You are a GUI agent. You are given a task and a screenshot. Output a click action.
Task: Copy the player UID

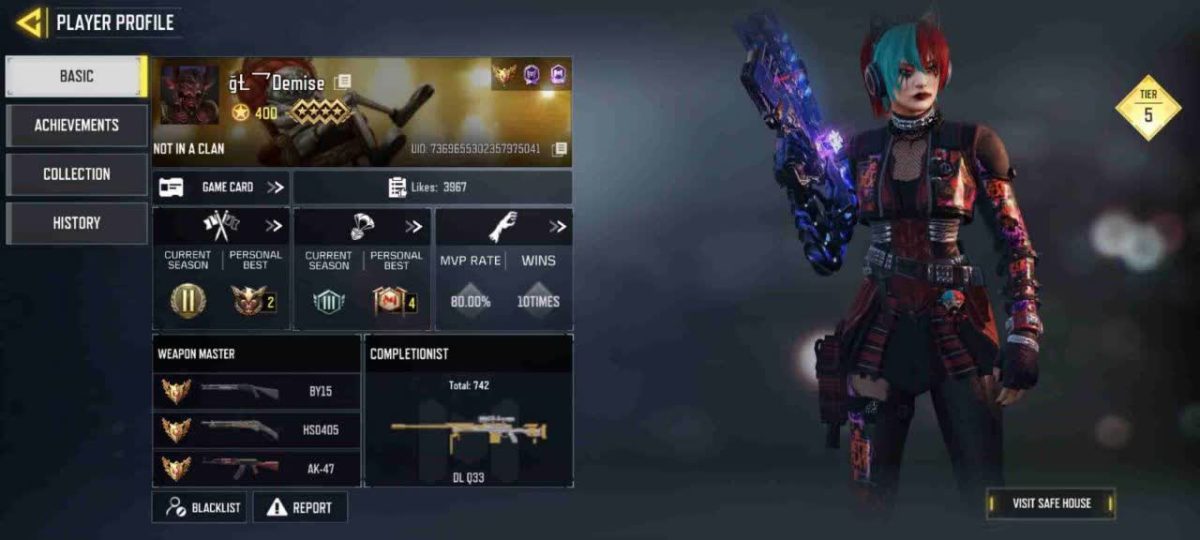pos(559,149)
